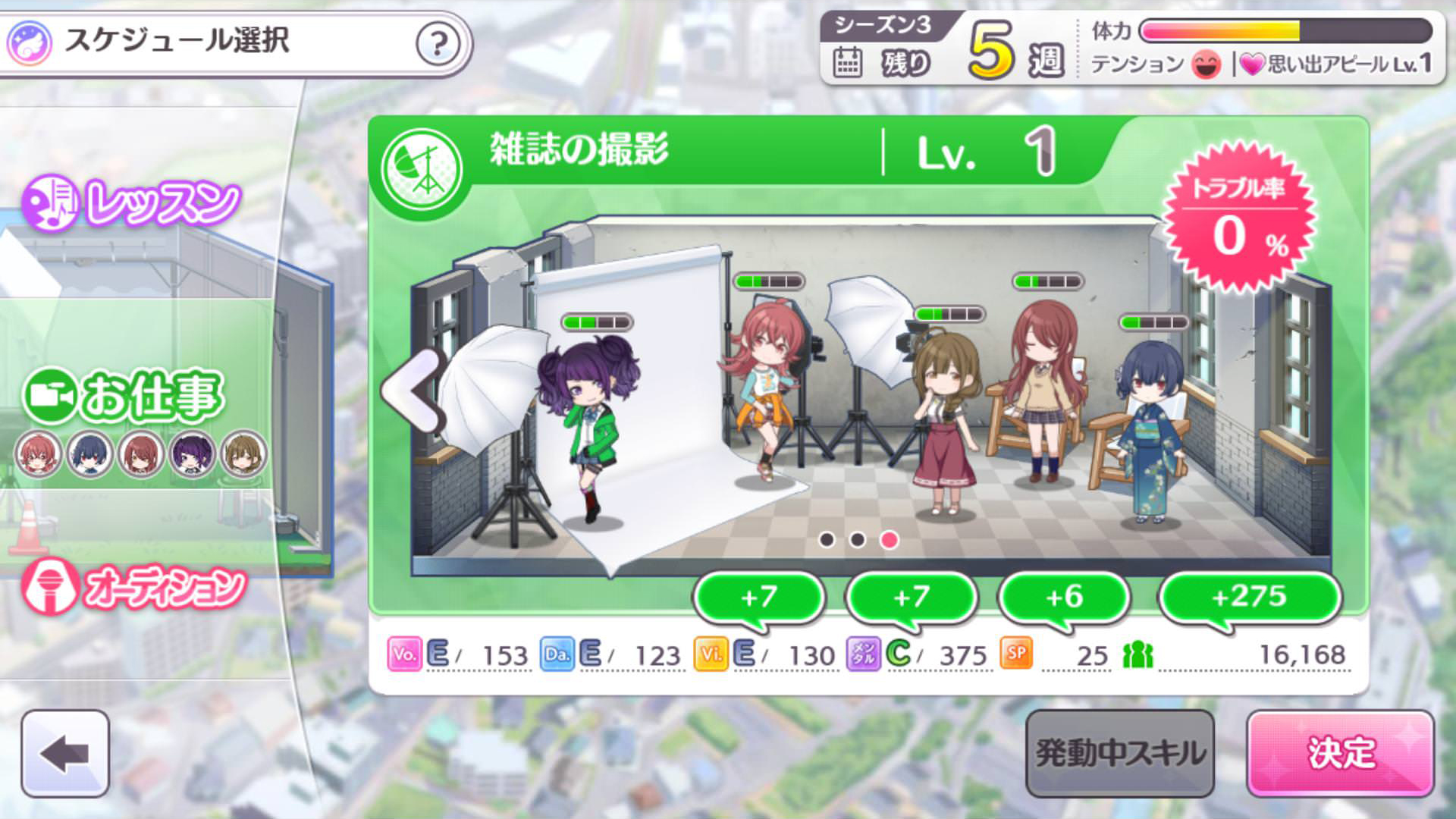Tap the dark blue-haired idol portrait icon

point(89,454)
